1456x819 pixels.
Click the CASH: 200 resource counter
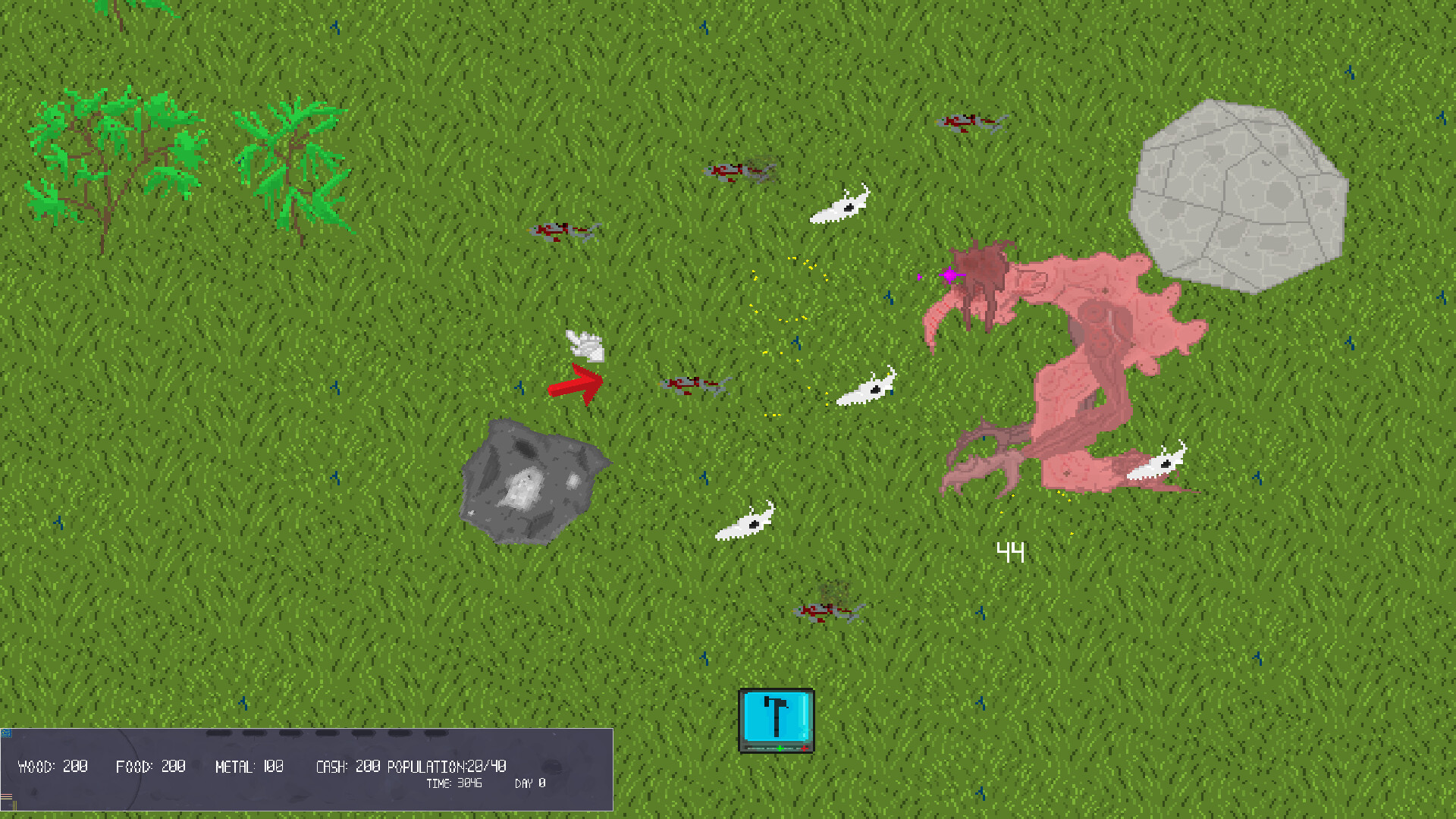coord(348,766)
